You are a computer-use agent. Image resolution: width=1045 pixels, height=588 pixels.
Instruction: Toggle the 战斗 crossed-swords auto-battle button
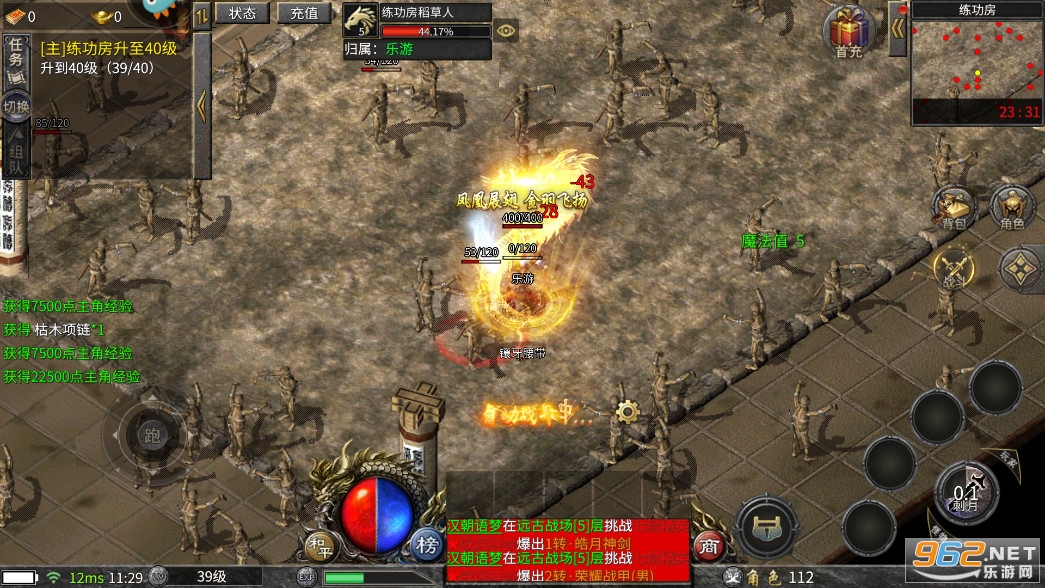(x=954, y=268)
